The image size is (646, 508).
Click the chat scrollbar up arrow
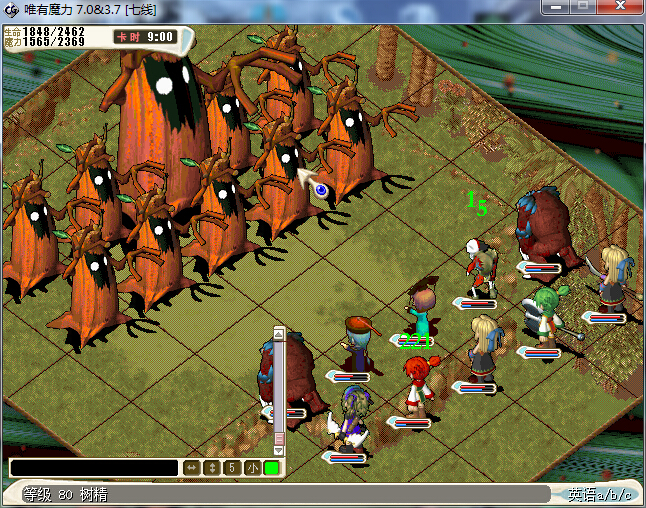pyautogui.click(x=279, y=333)
